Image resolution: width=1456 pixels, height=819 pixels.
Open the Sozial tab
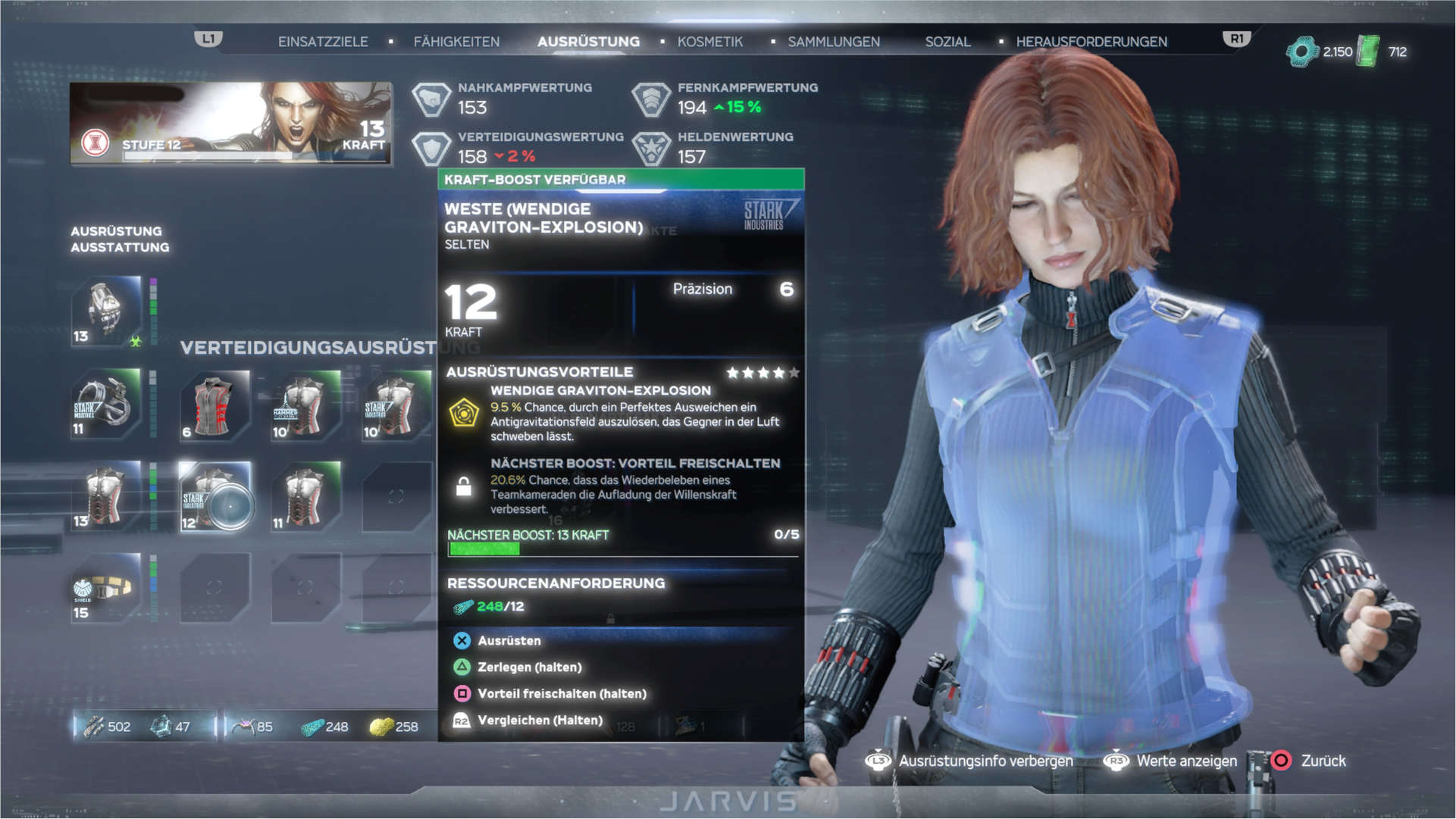pyautogui.click(x=947, y=42)
